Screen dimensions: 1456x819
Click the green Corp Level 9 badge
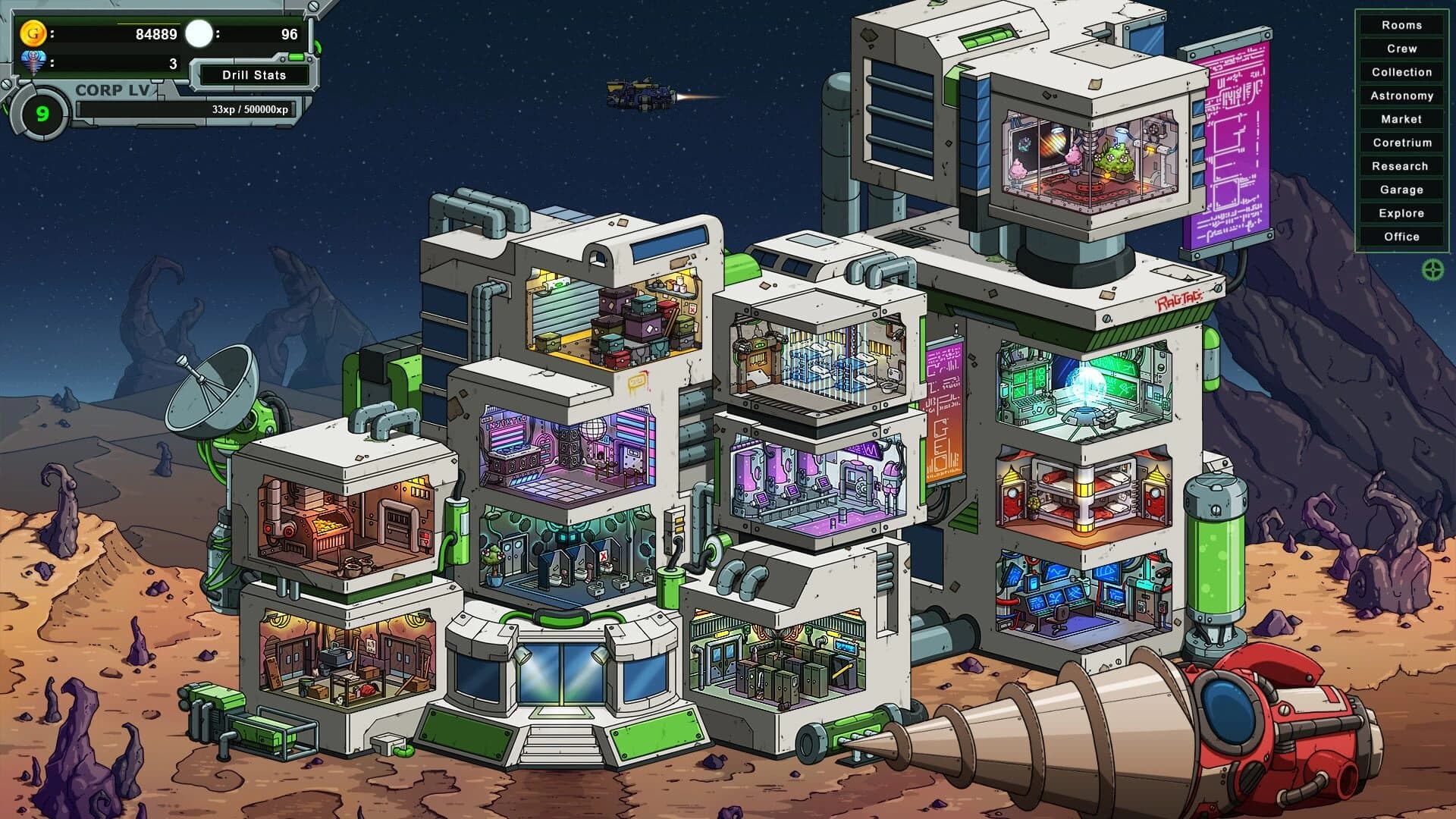point(42,114)
